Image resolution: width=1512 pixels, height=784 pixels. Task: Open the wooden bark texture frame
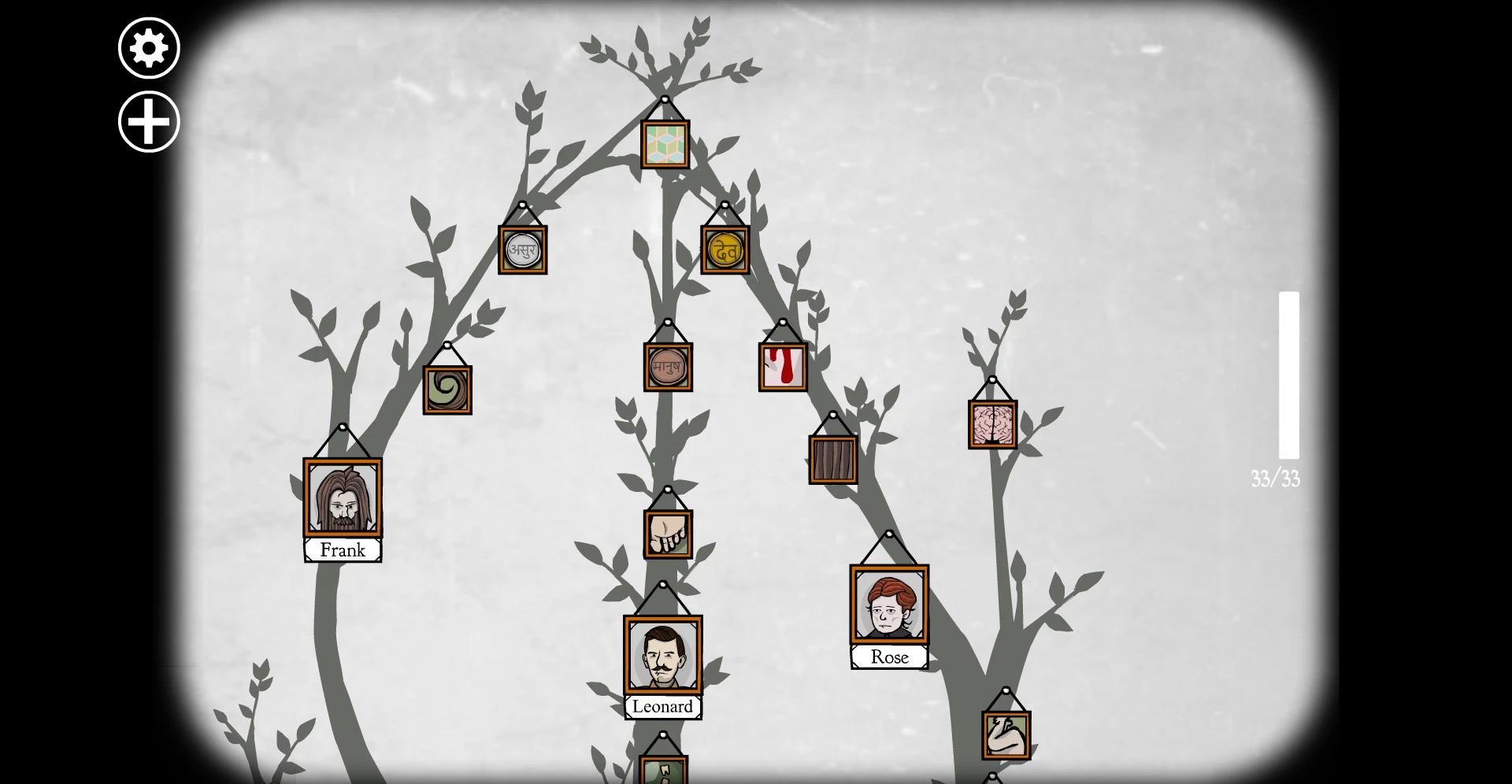(832, 460)
